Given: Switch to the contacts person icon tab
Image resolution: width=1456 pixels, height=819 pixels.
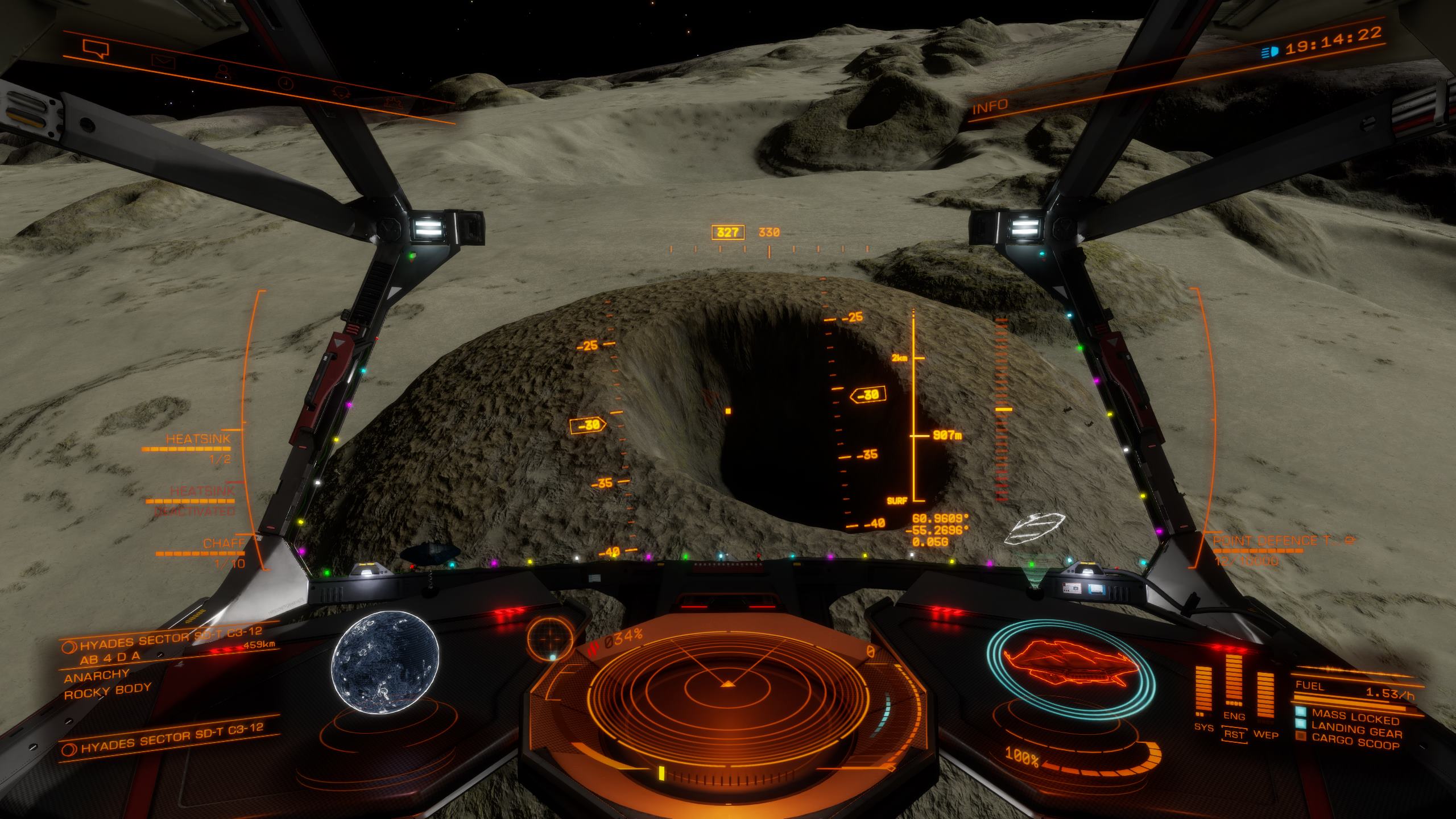Looking at the screenshot, I should coord(221,71).
